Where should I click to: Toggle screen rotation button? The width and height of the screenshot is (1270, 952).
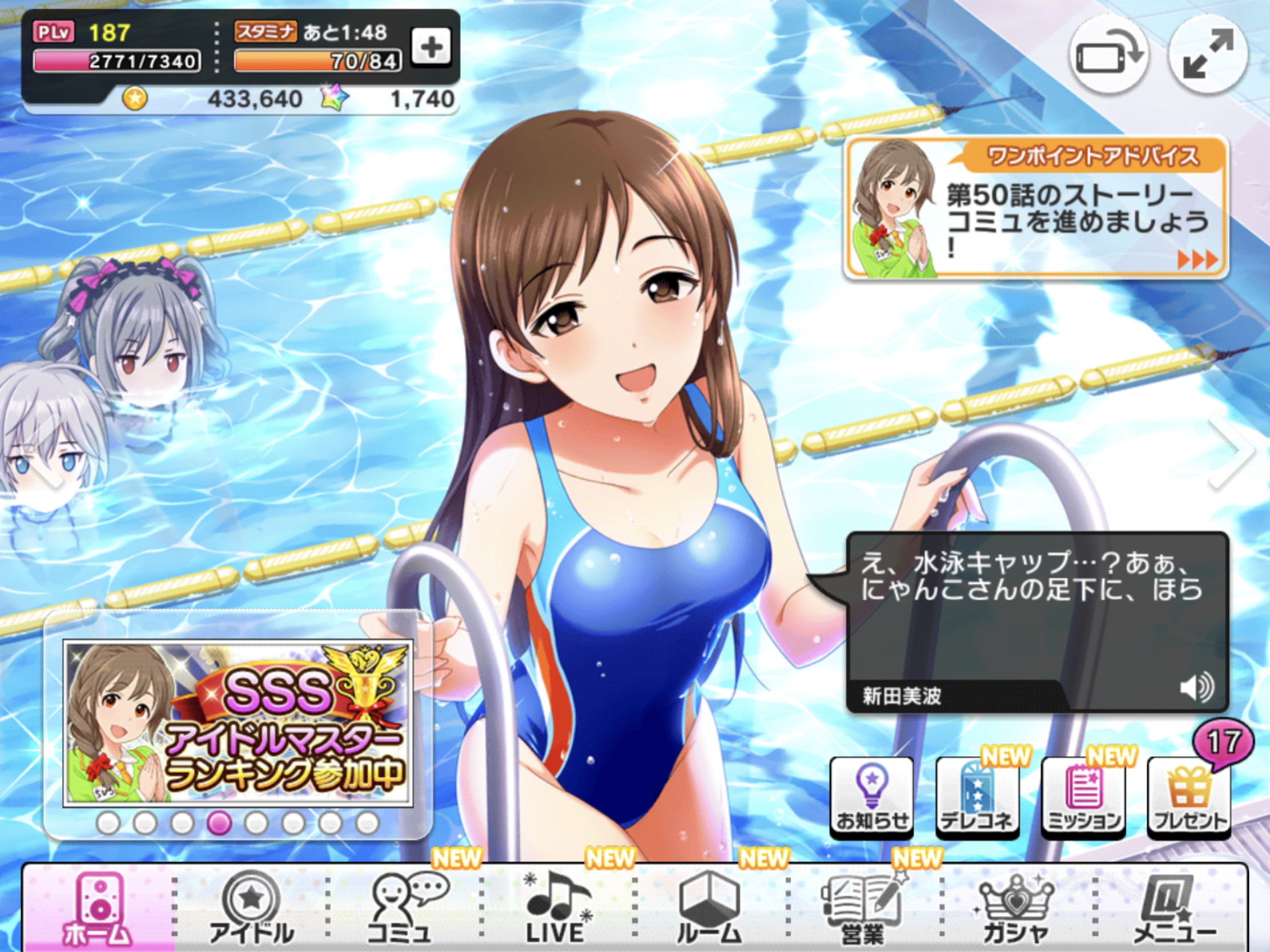click(1108, 56)
